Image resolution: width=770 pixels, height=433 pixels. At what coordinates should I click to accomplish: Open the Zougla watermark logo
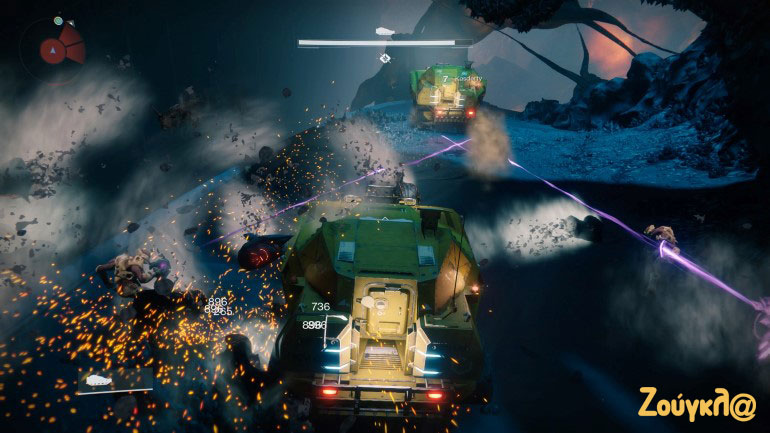coord(700,402)
